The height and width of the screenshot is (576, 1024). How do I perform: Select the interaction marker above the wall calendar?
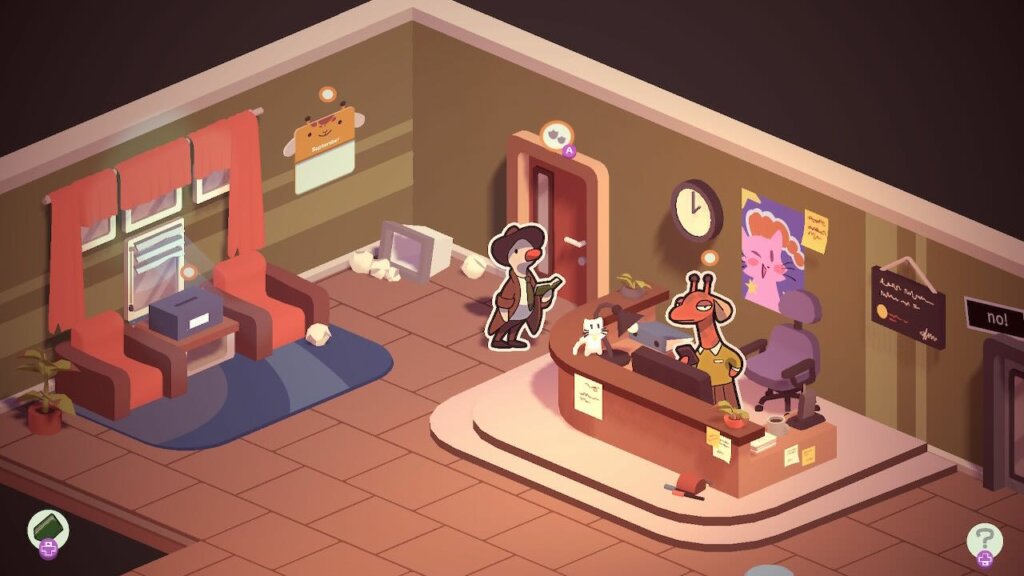(x=326, y=95)
